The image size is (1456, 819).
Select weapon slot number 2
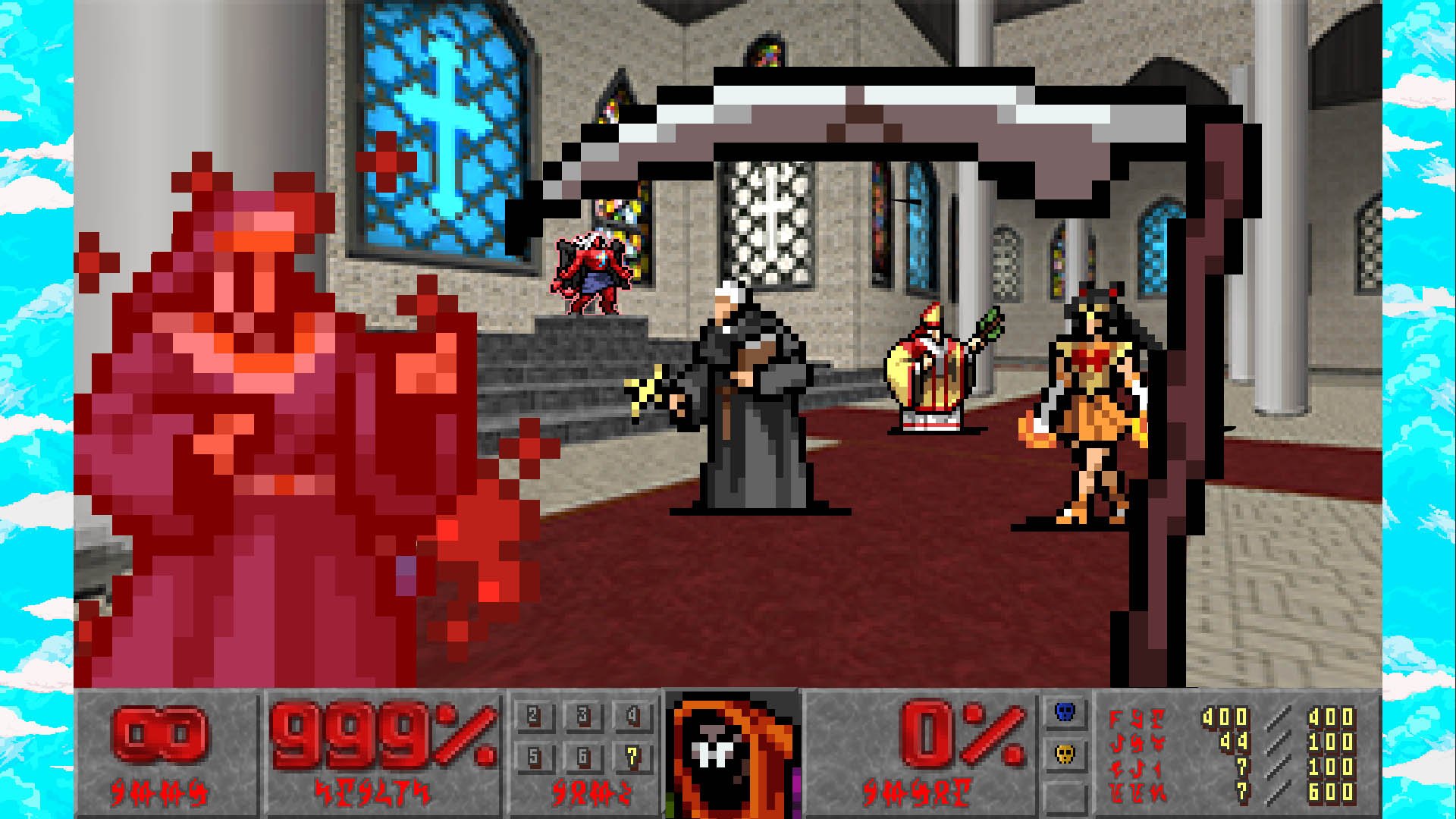tap(534, 715)
